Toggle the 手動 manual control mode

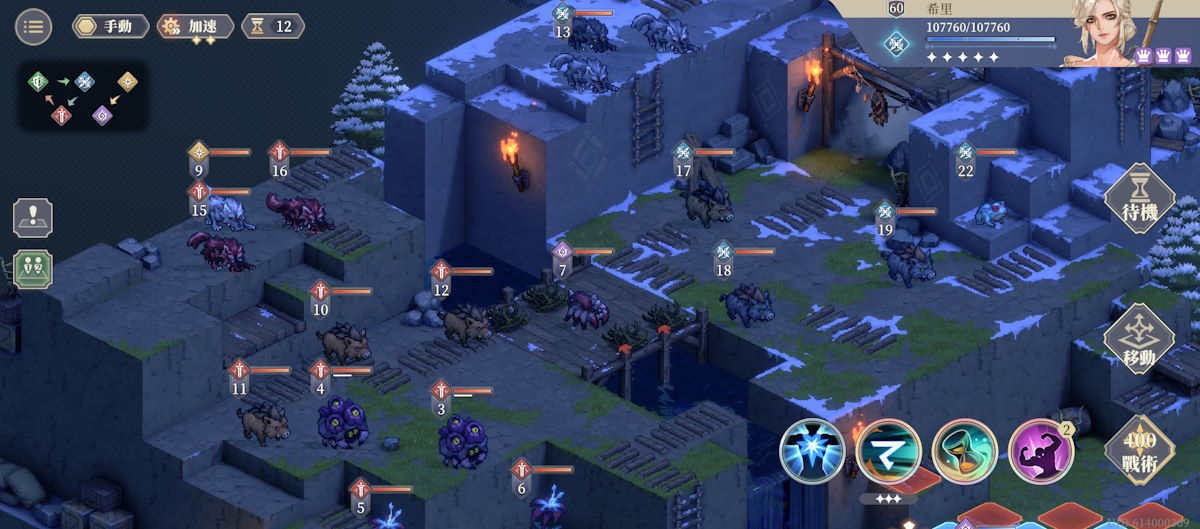pyautogui.click(x=110, y=26)
